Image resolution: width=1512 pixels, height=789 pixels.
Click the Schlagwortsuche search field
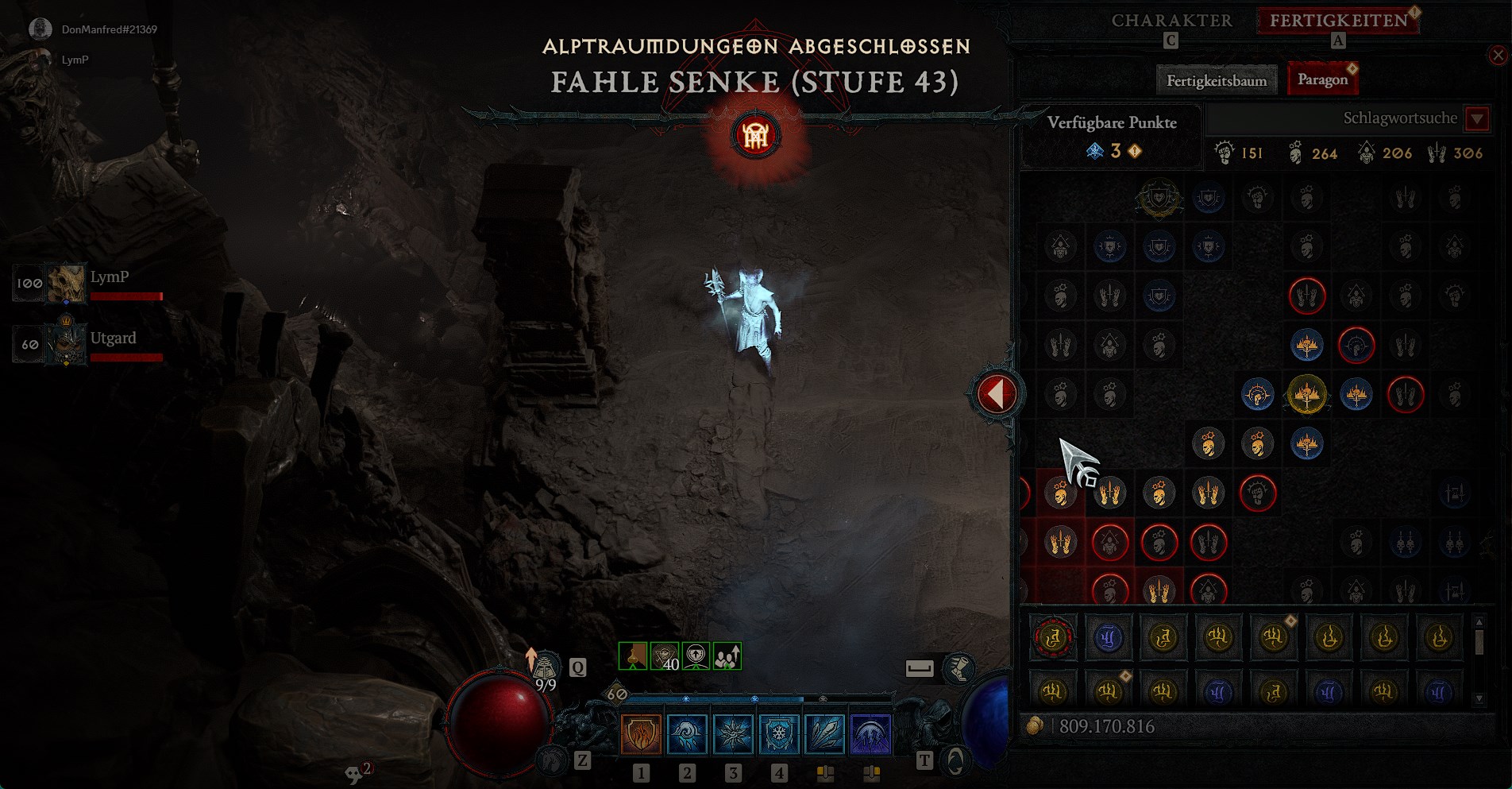1334,118
